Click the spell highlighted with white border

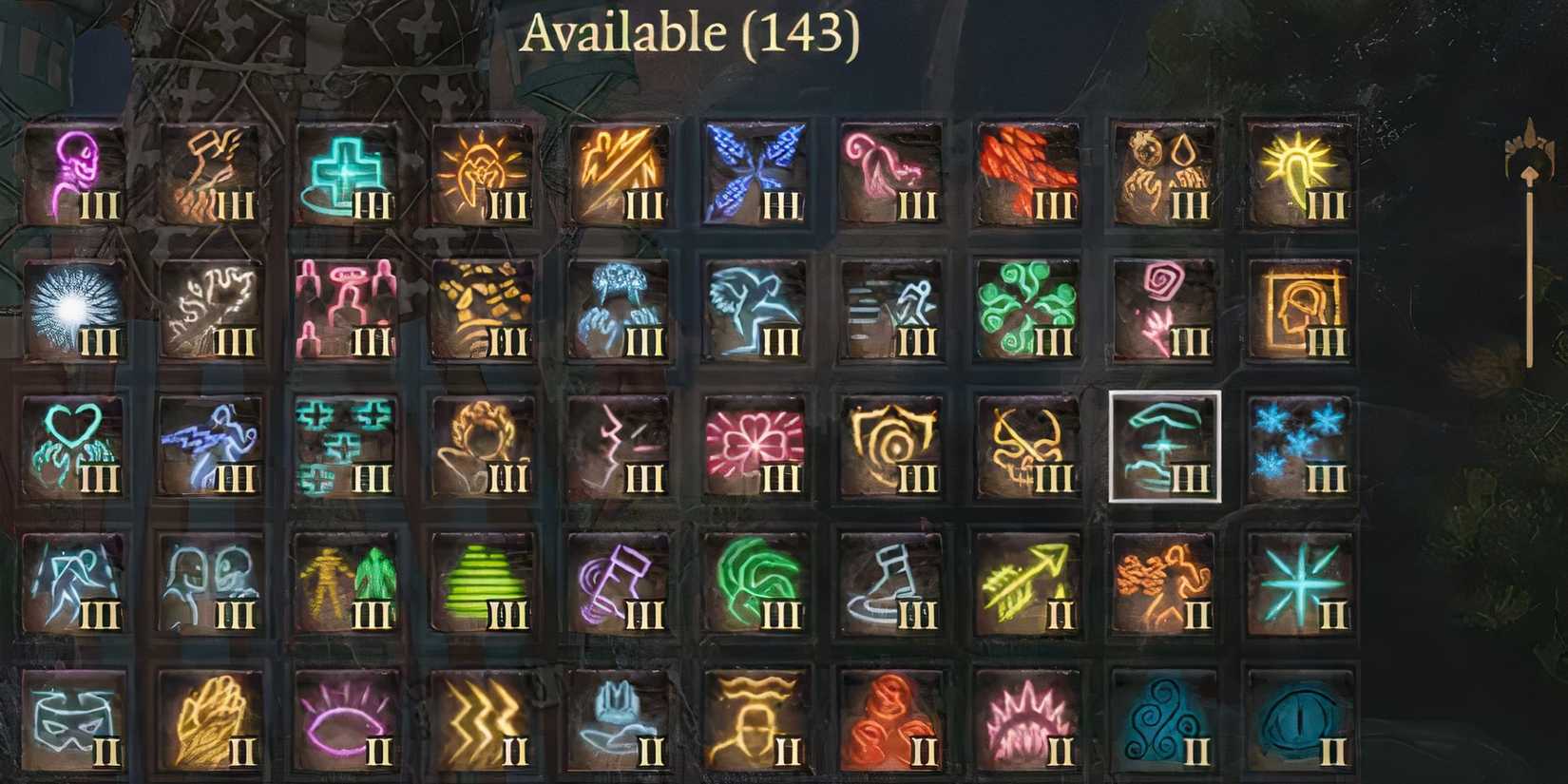tap(1164, 447)
